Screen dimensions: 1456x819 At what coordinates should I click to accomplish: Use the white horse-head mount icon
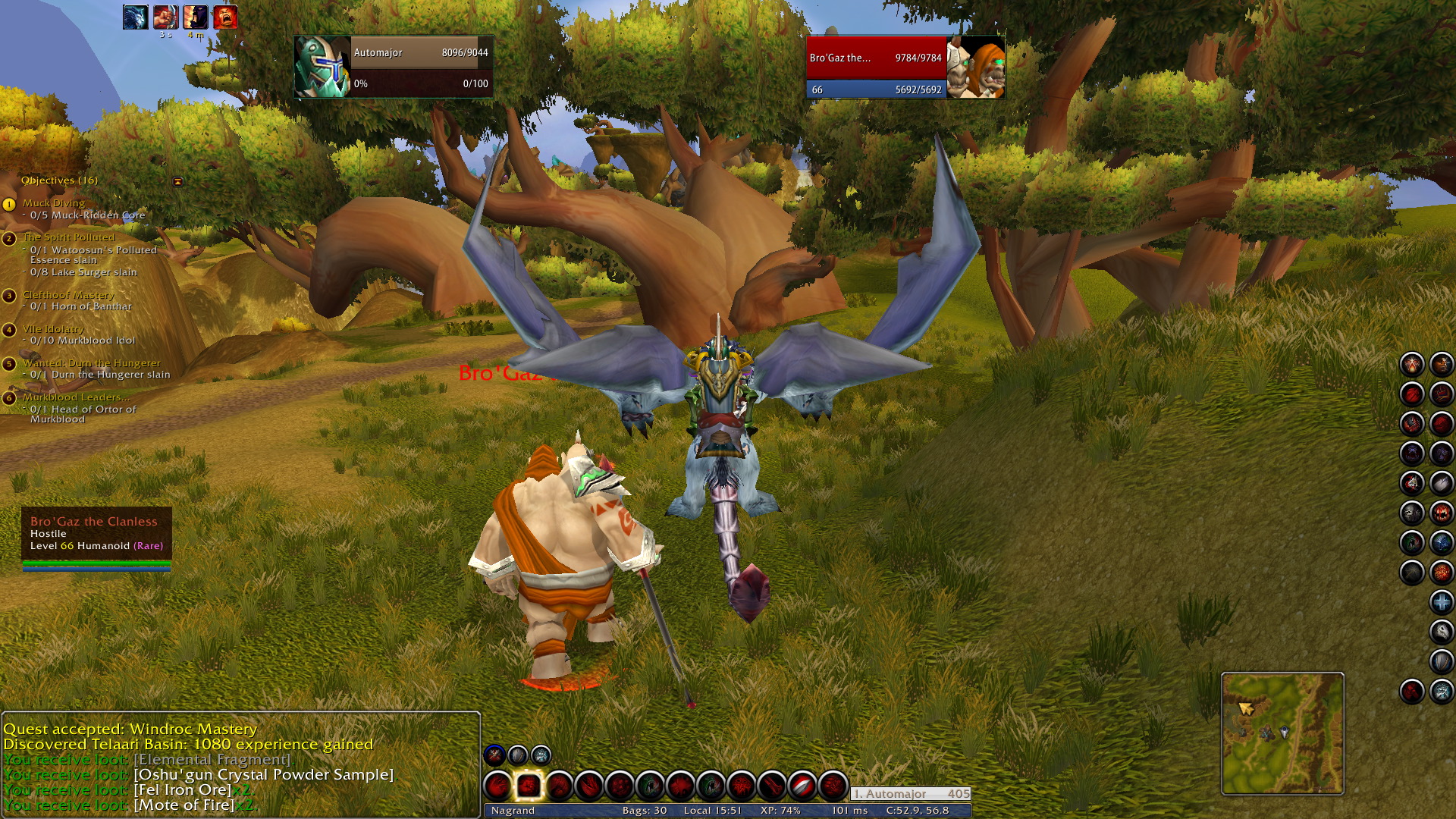[1441, 632]
